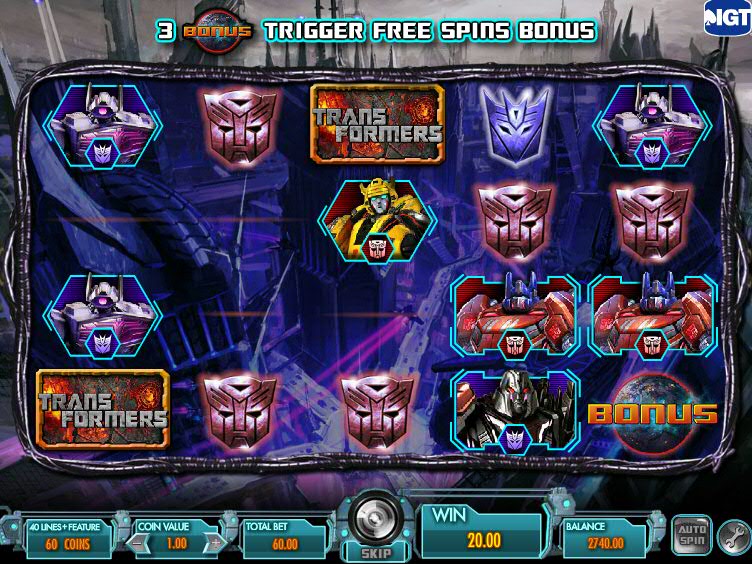Increase the coin value with plus
Screen dimensions: 752x564
(213, 541)
